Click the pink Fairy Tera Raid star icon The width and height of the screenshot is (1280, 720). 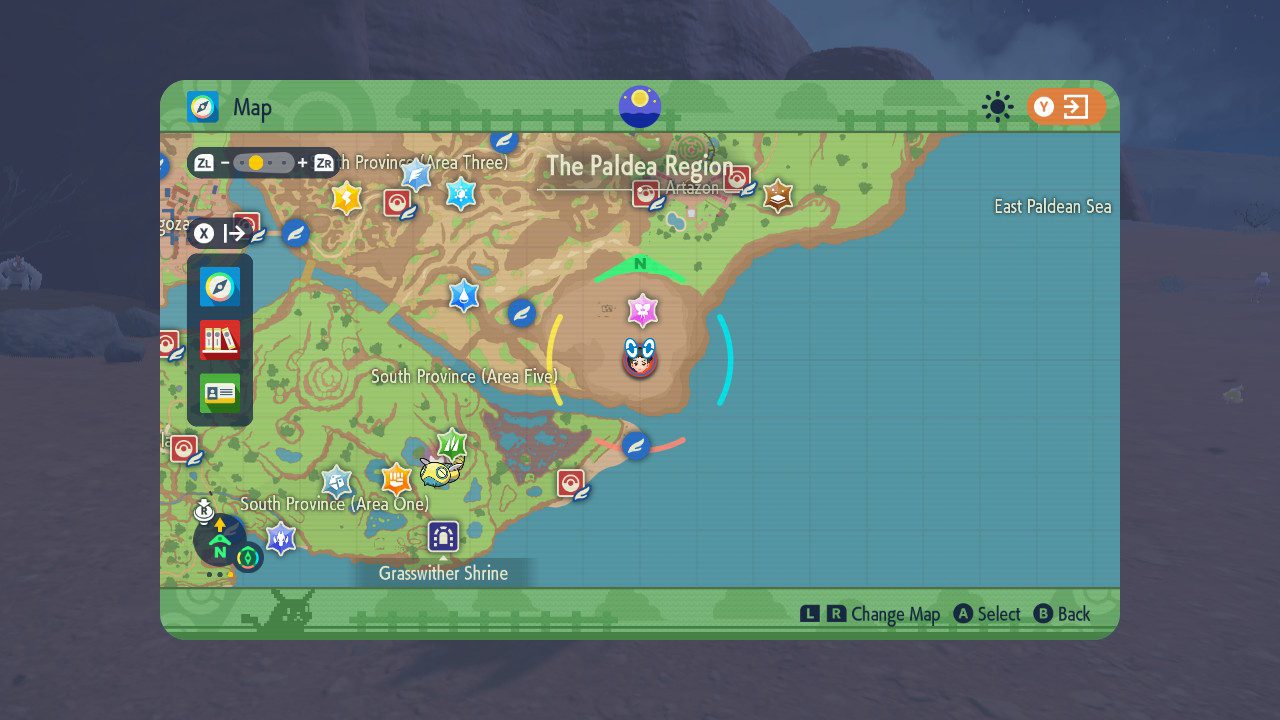[x=644, y=311]
